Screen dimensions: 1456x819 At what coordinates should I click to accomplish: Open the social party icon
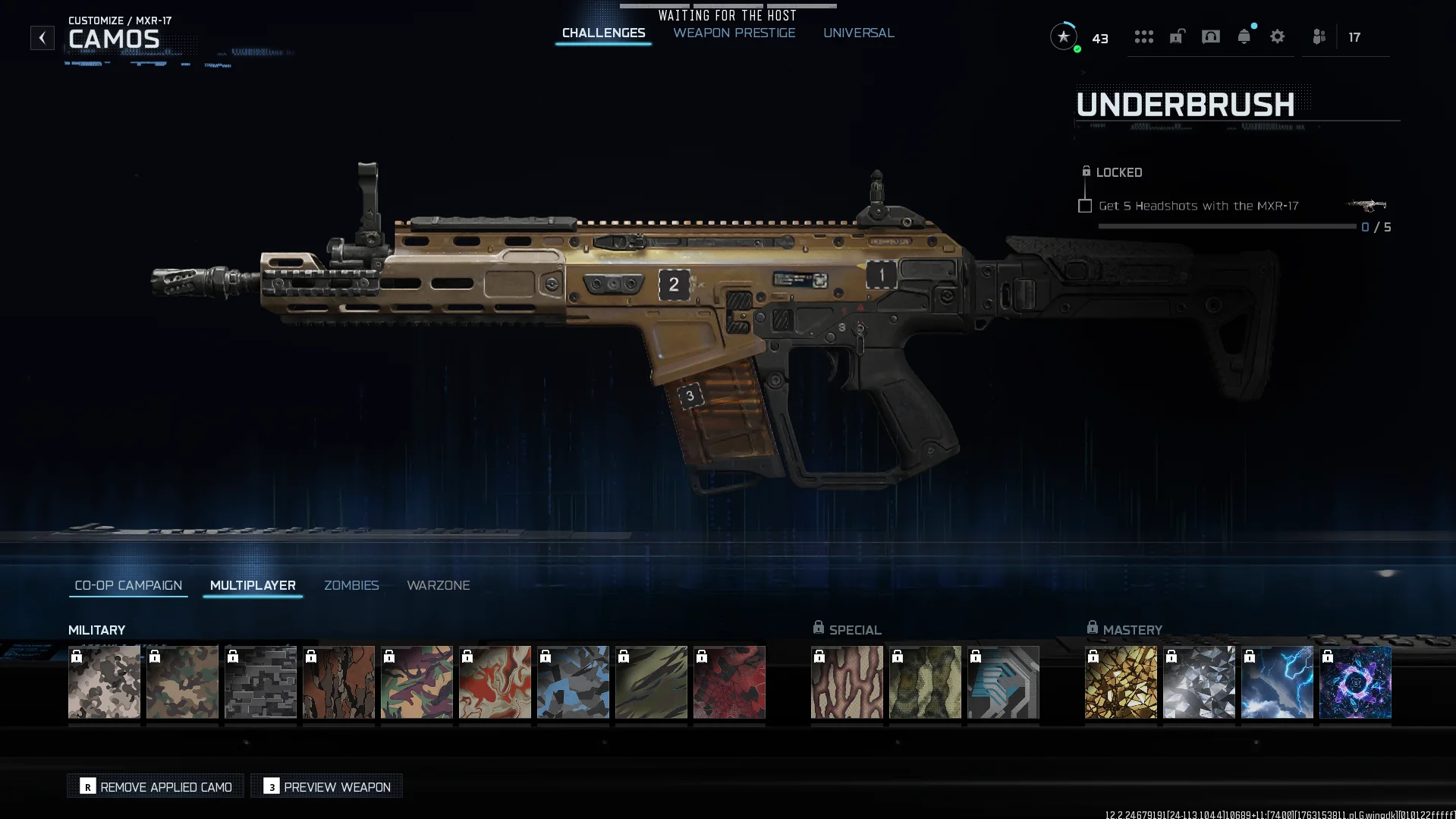(x=1319, y=37)
